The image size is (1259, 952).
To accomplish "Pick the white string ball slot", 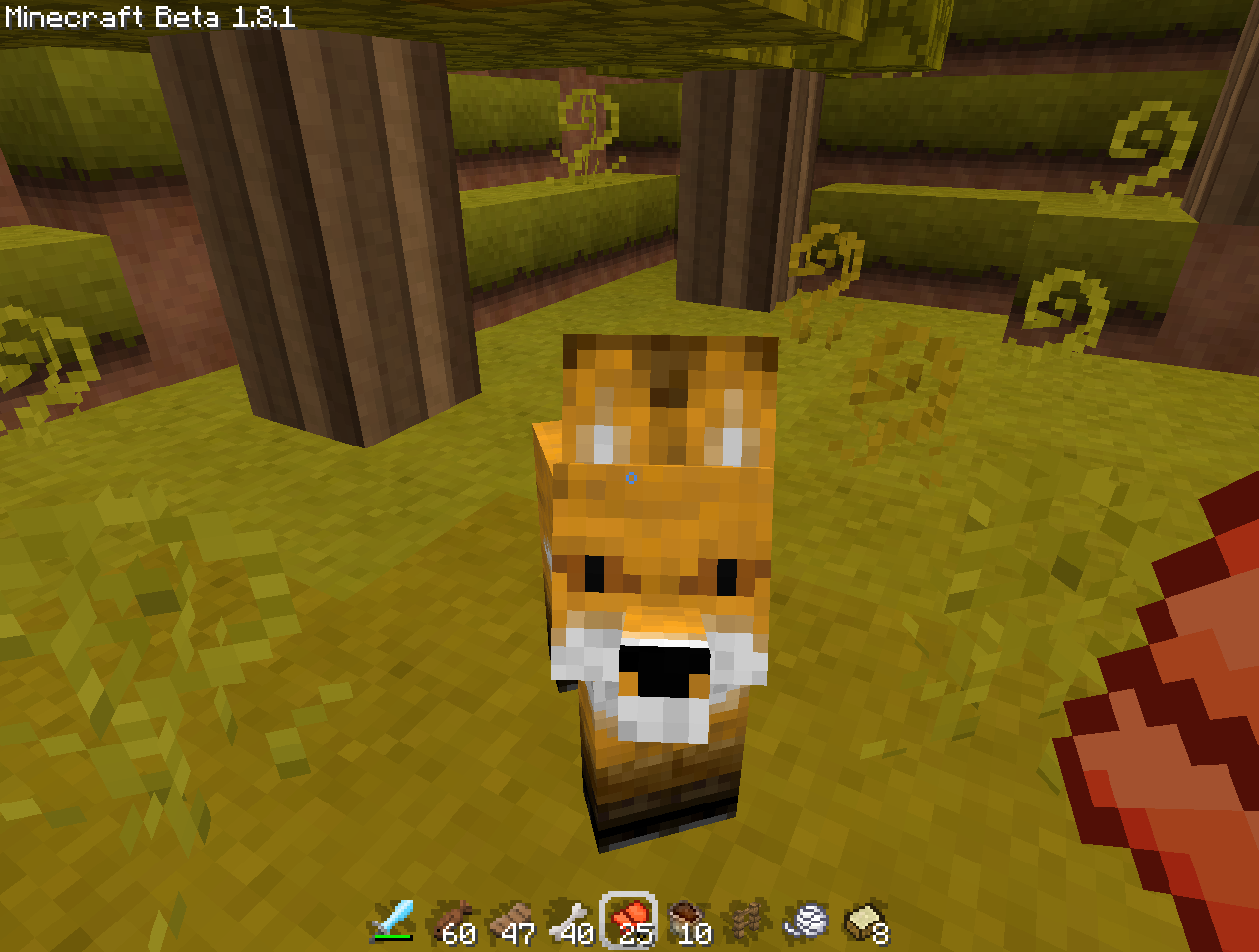I will (x=809, y=922).
